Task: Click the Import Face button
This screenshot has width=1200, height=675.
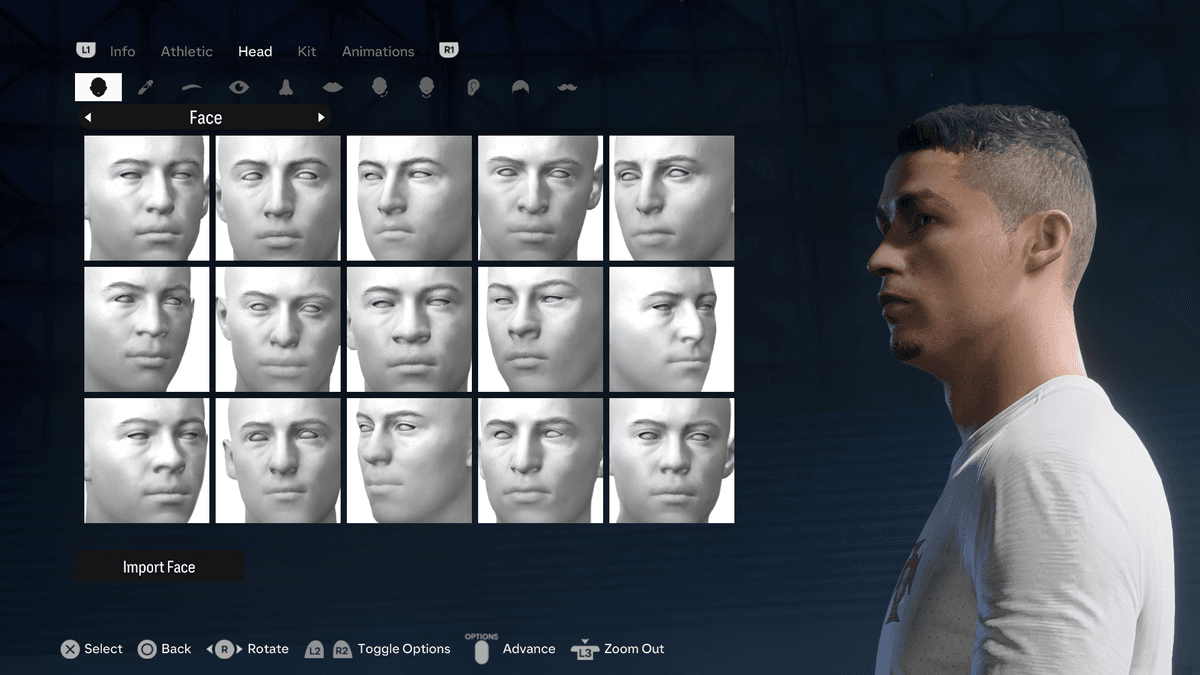Action: click(x=159, y=567)
